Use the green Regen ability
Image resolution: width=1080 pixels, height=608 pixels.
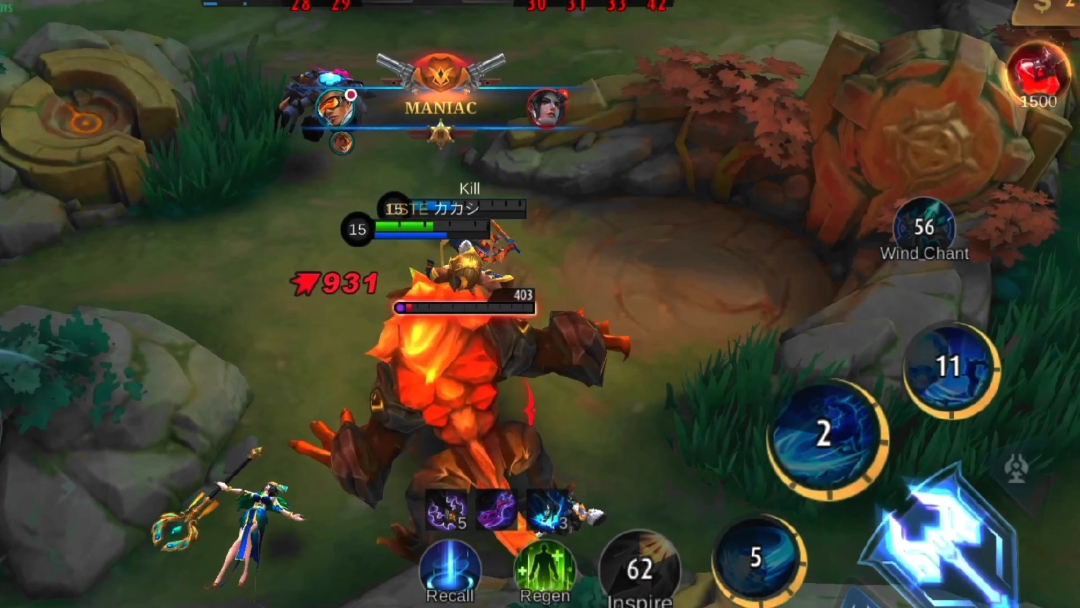[x=545, y=568]
